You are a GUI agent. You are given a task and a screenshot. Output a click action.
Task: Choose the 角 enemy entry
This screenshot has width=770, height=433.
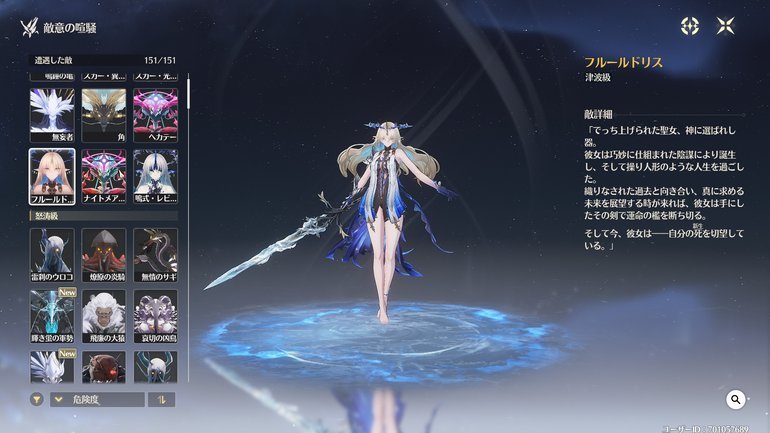104,114
